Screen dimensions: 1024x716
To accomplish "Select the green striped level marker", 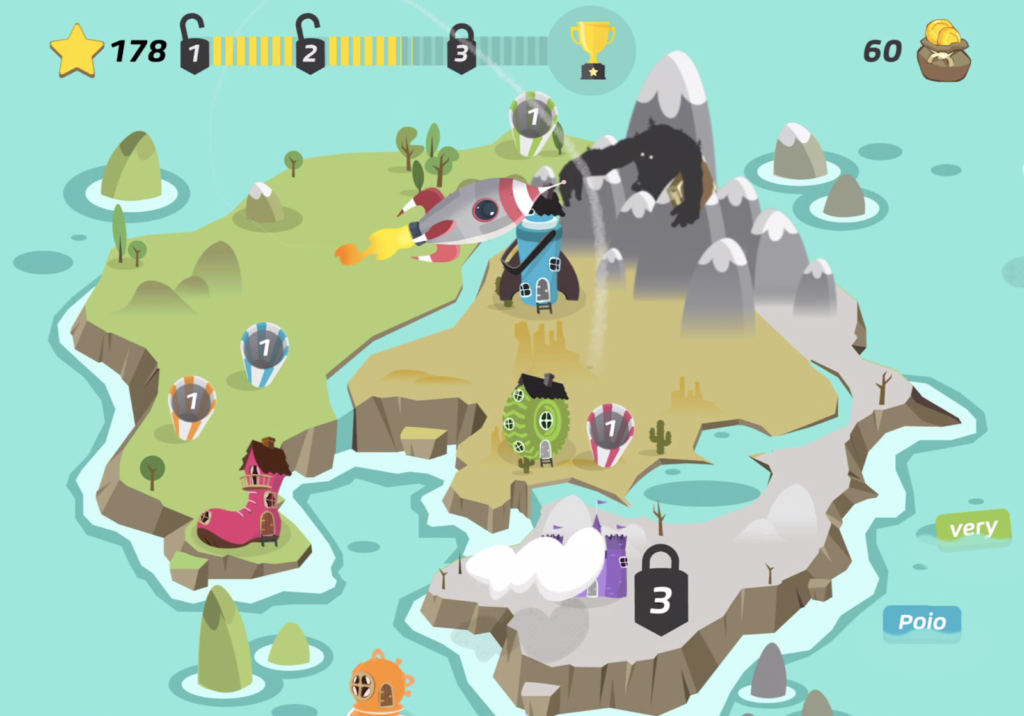I will tap(532, 121).
